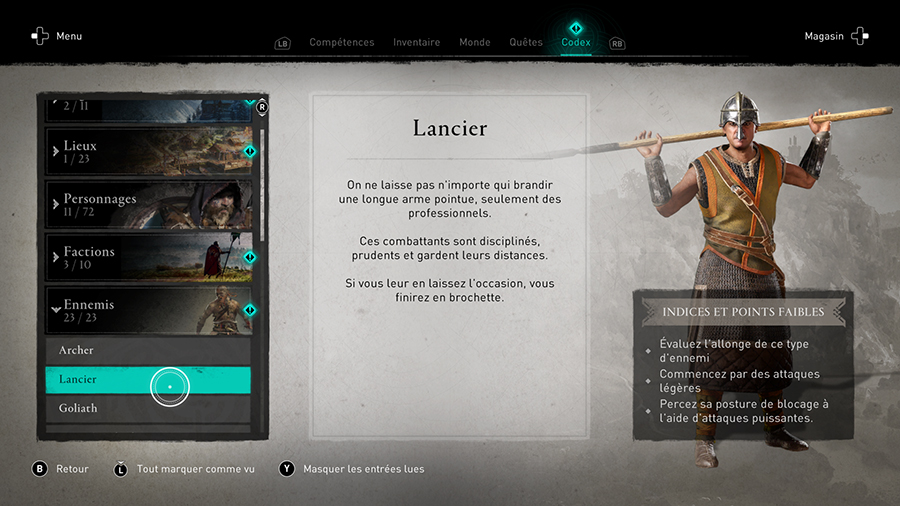Select the Codex tab
The image size is (900, 506).
[576, 42]
